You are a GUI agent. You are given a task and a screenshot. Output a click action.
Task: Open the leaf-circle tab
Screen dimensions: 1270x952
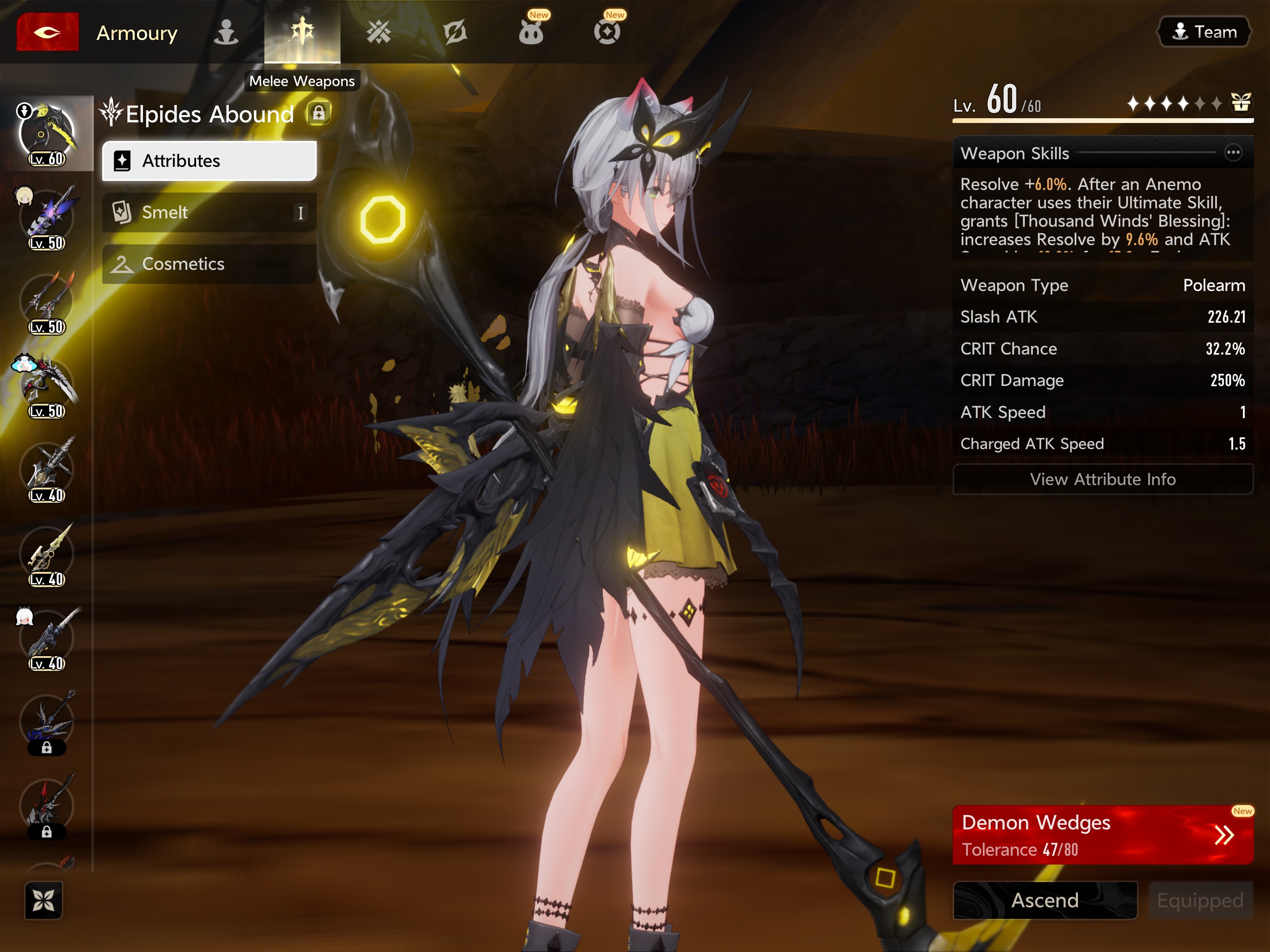(x=455, y=32)
